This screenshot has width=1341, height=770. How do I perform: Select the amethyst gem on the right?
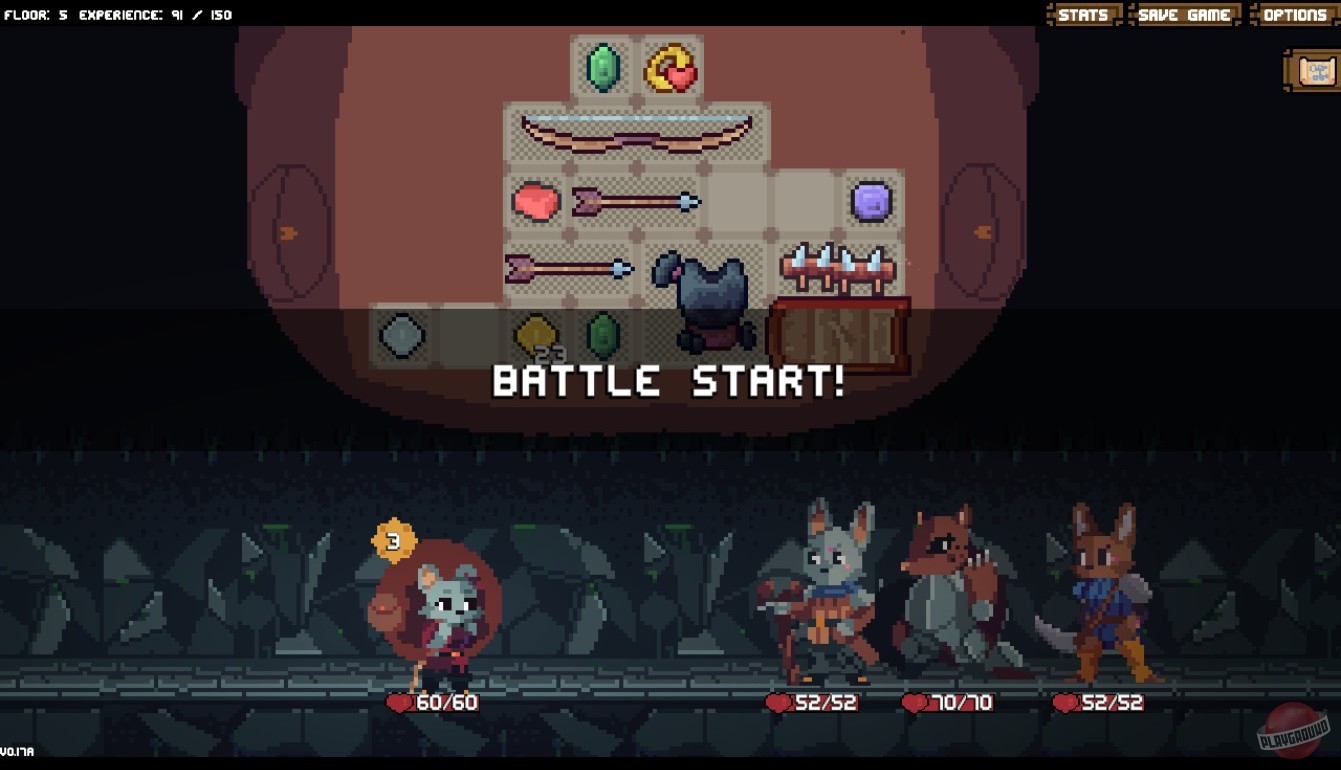pos(873,201)
